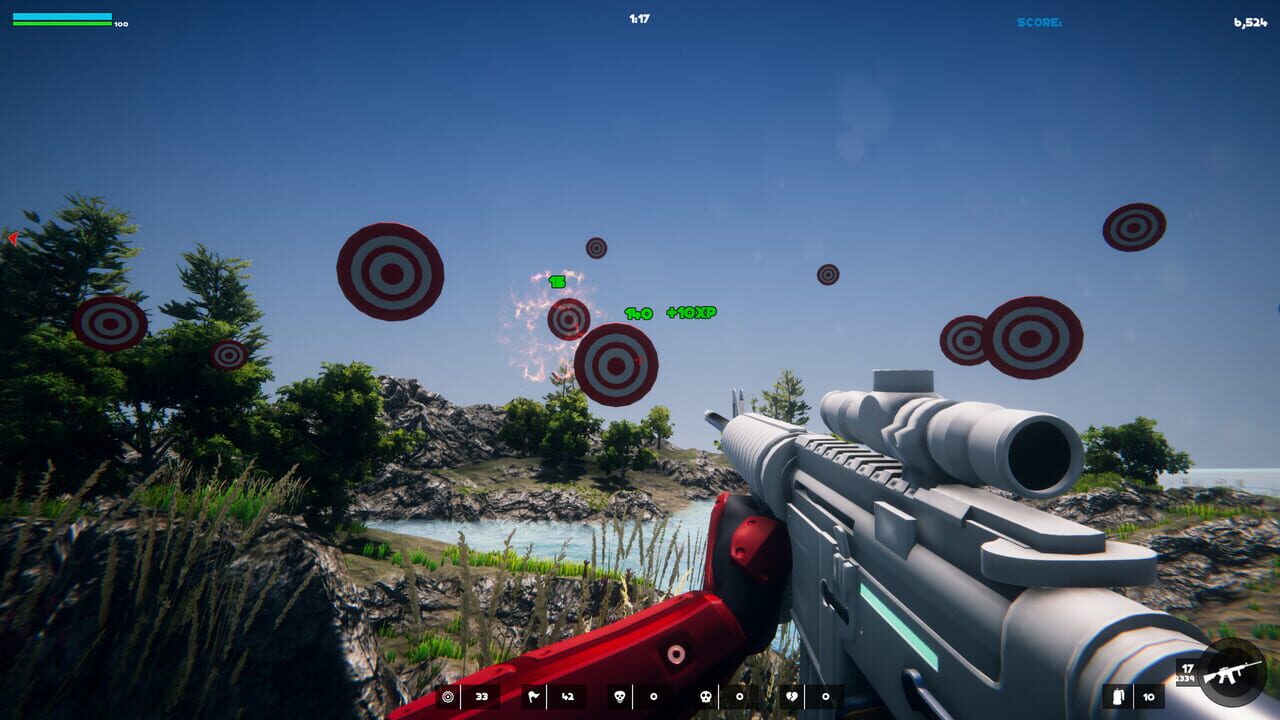
Task: Click the green +10XP popup text
Action: (x=690, y=311)
